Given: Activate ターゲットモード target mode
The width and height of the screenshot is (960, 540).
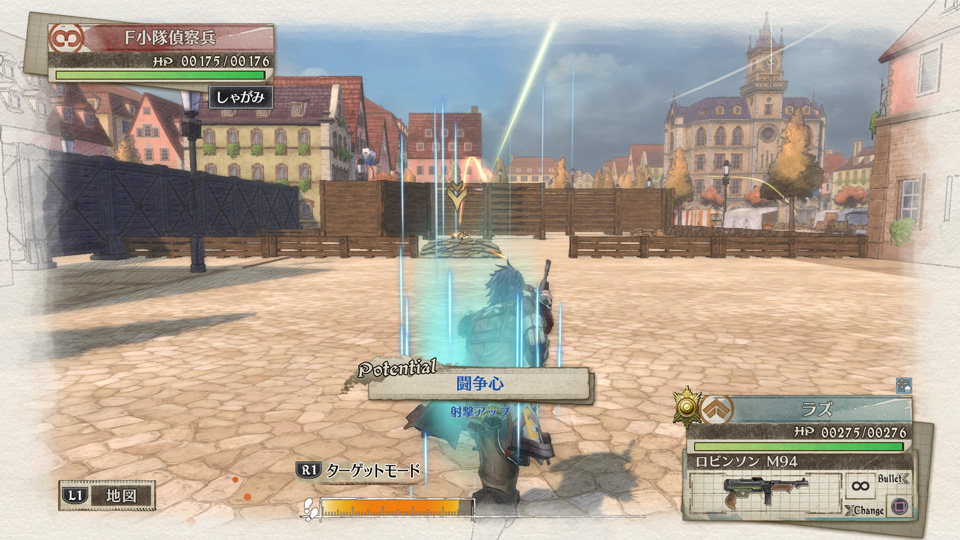Looking at the screenshot, I should [x=358, y=470].
